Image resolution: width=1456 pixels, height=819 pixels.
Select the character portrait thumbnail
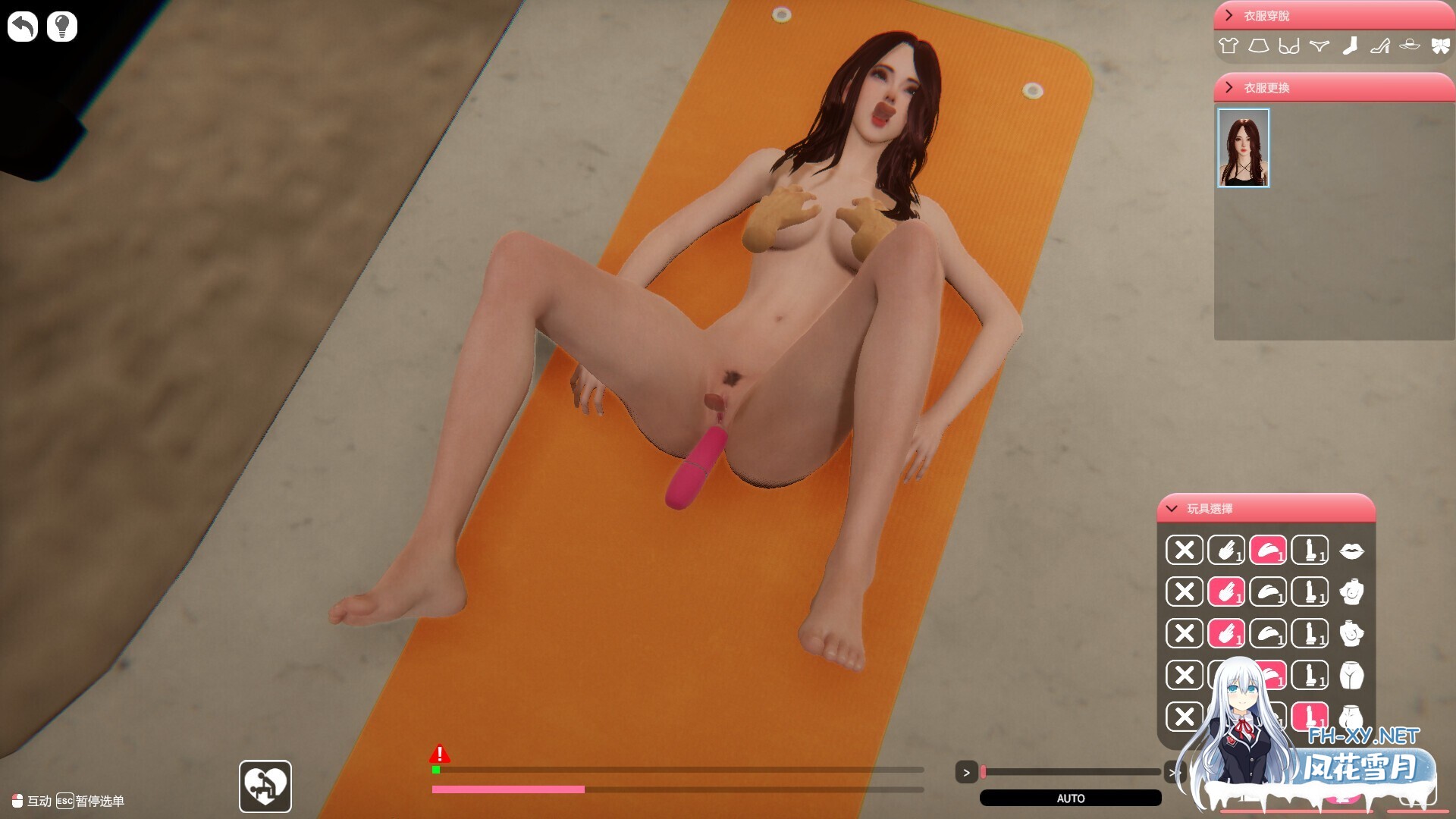(1243, 149)
